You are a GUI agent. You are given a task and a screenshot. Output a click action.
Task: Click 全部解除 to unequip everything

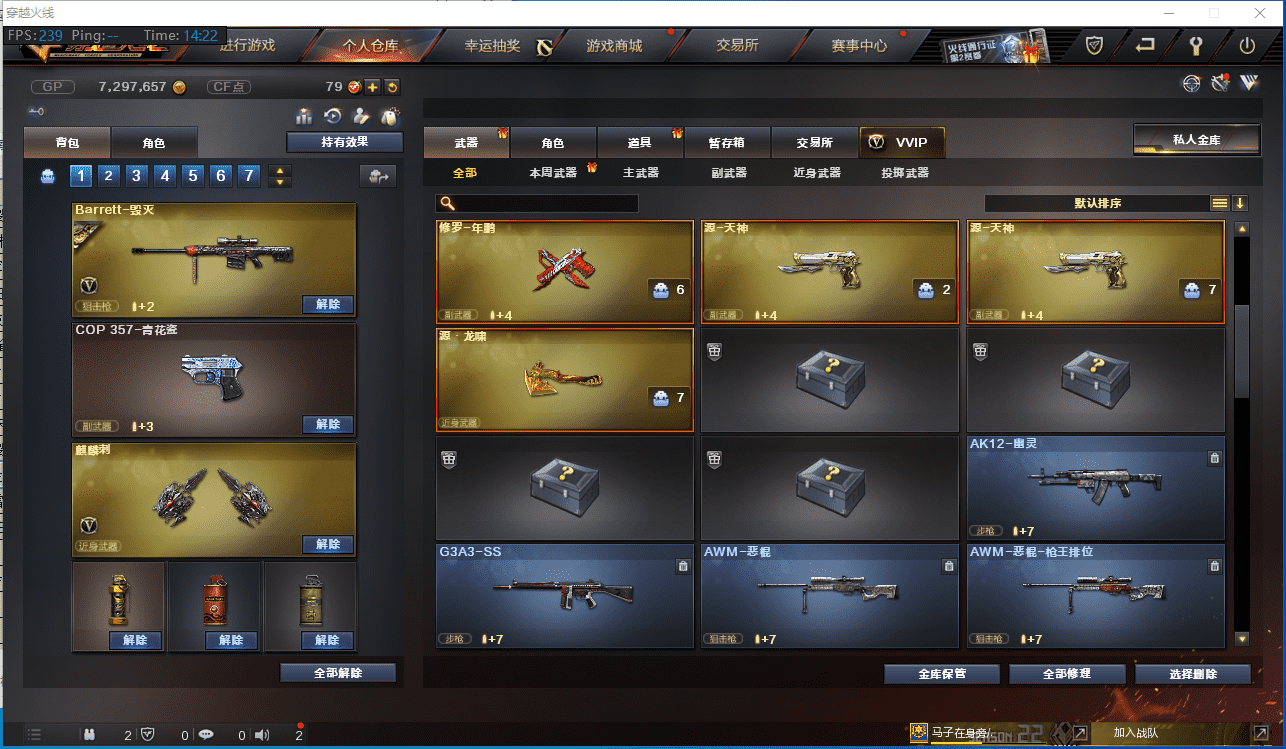338,673
